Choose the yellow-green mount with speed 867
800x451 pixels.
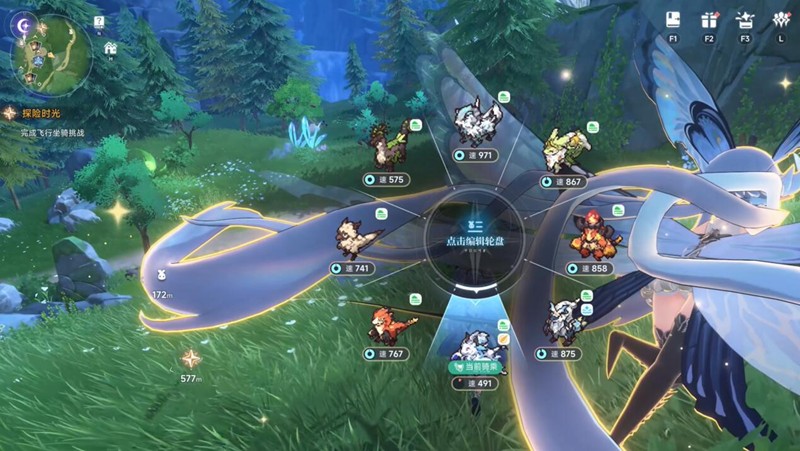click(560, 152)
